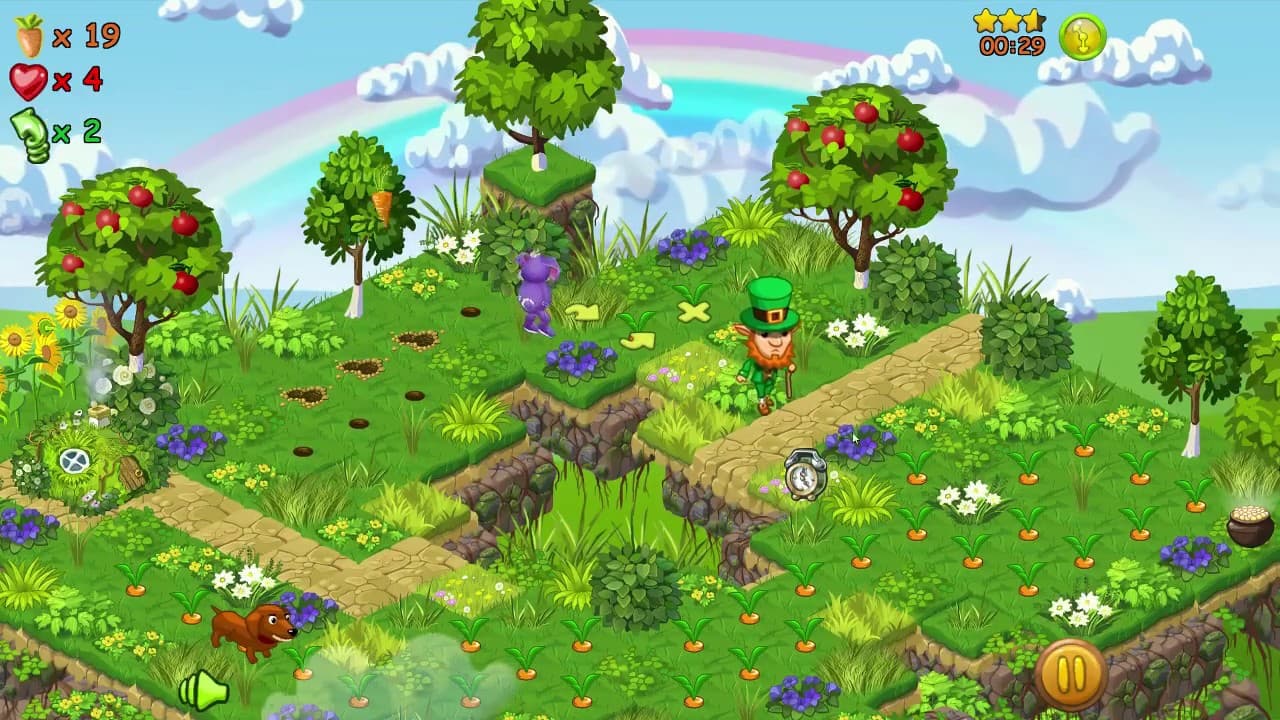
Task: Open the green bonus coin in top-right corner
Action: pyautogui.click(x=1081, y=35)
